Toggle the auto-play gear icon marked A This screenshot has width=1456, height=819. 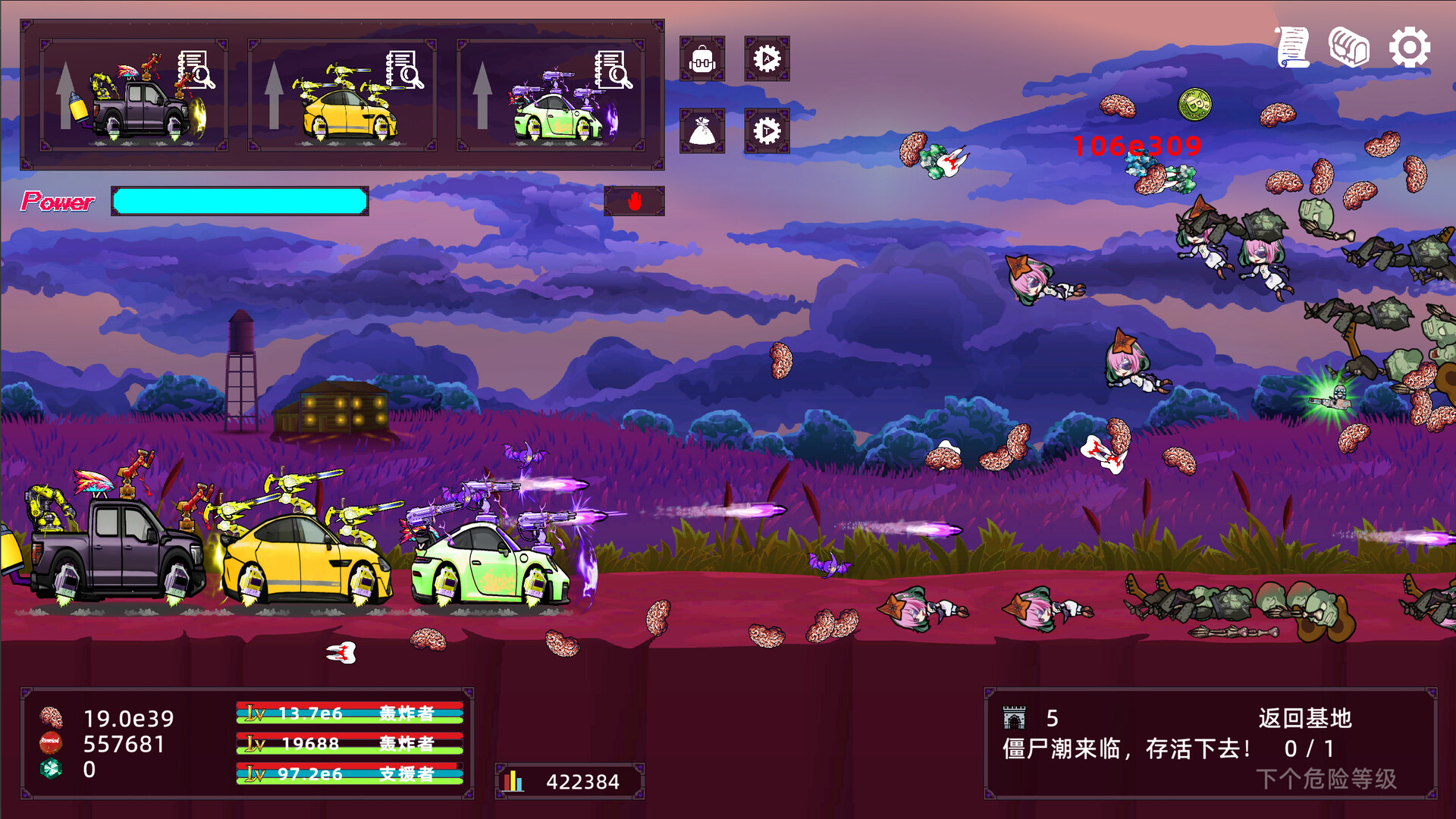(x=767, y=58)
